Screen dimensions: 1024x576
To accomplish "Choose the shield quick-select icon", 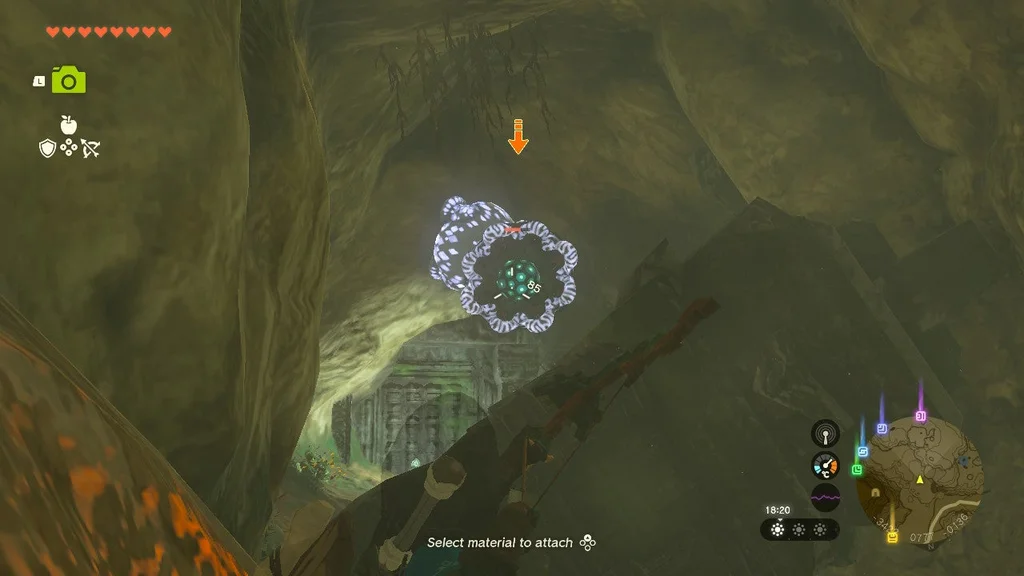I will click(46, 148).
